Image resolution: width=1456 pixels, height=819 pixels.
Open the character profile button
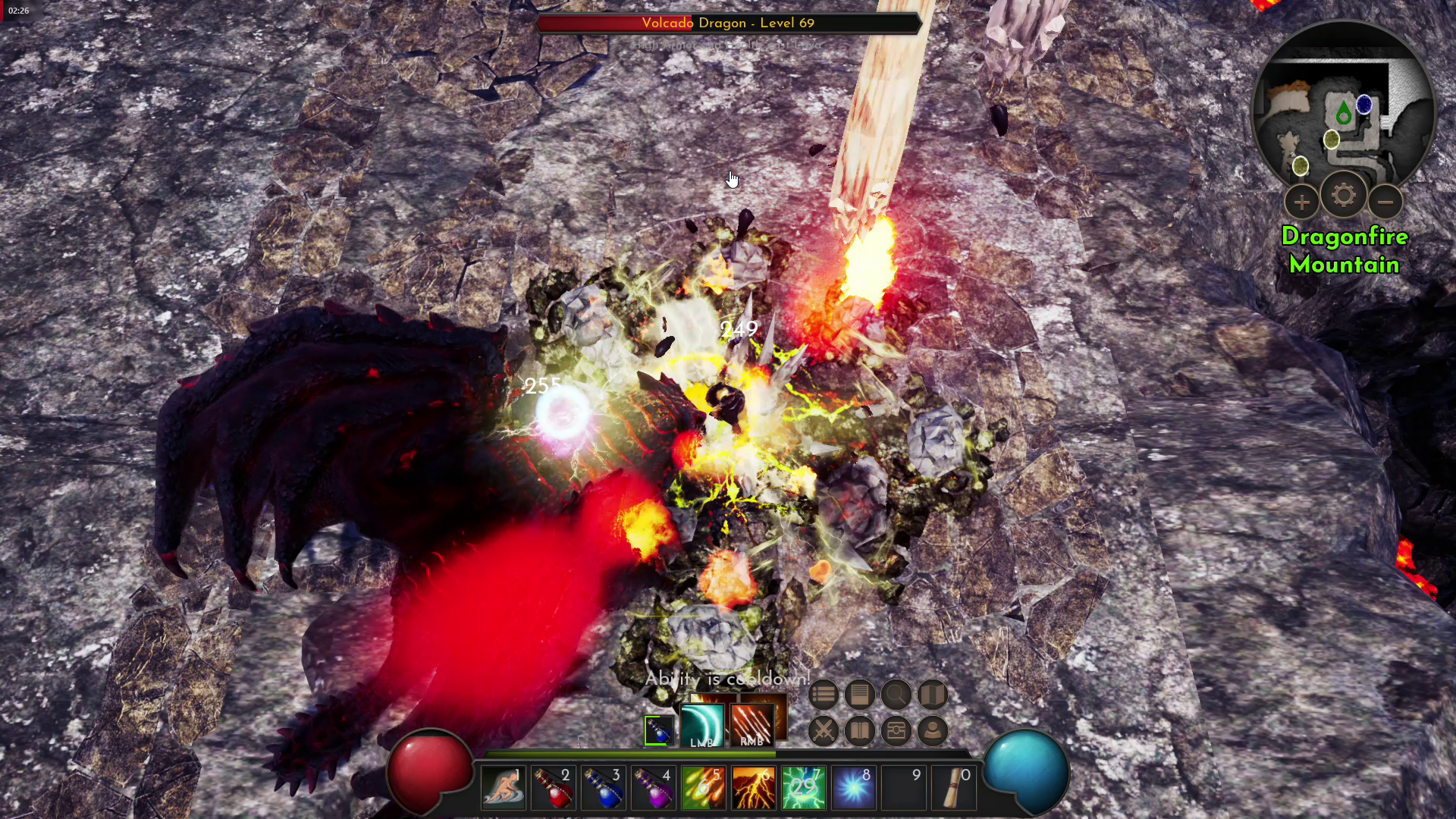pos(932,731)
